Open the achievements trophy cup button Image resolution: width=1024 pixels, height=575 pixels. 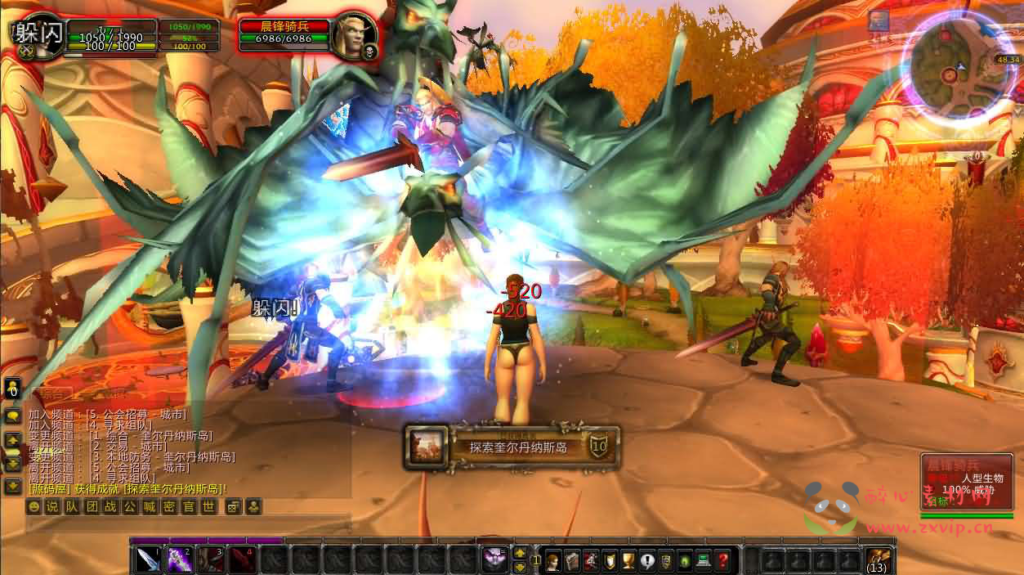pyautogui.click(x=628, y=561)
